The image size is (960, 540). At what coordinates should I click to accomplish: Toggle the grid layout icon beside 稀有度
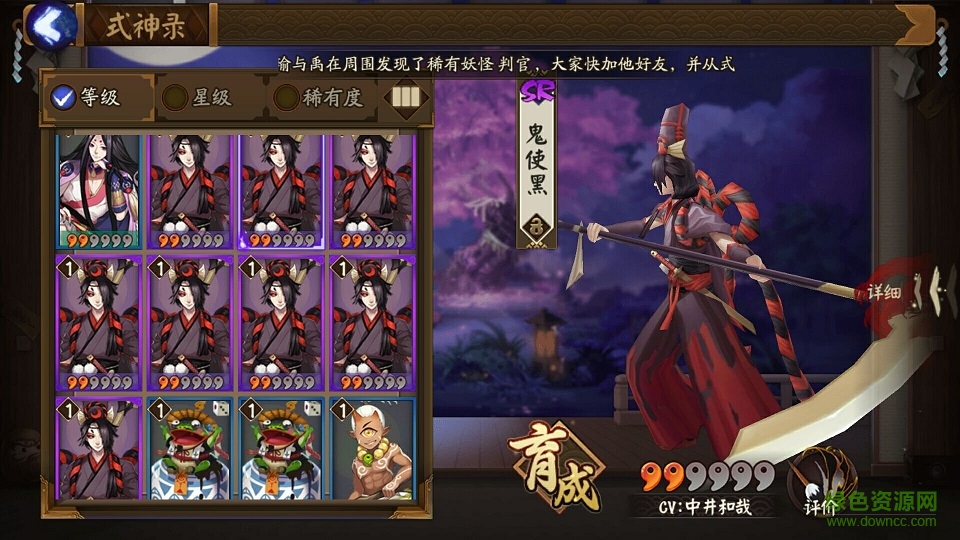[403, 97]
